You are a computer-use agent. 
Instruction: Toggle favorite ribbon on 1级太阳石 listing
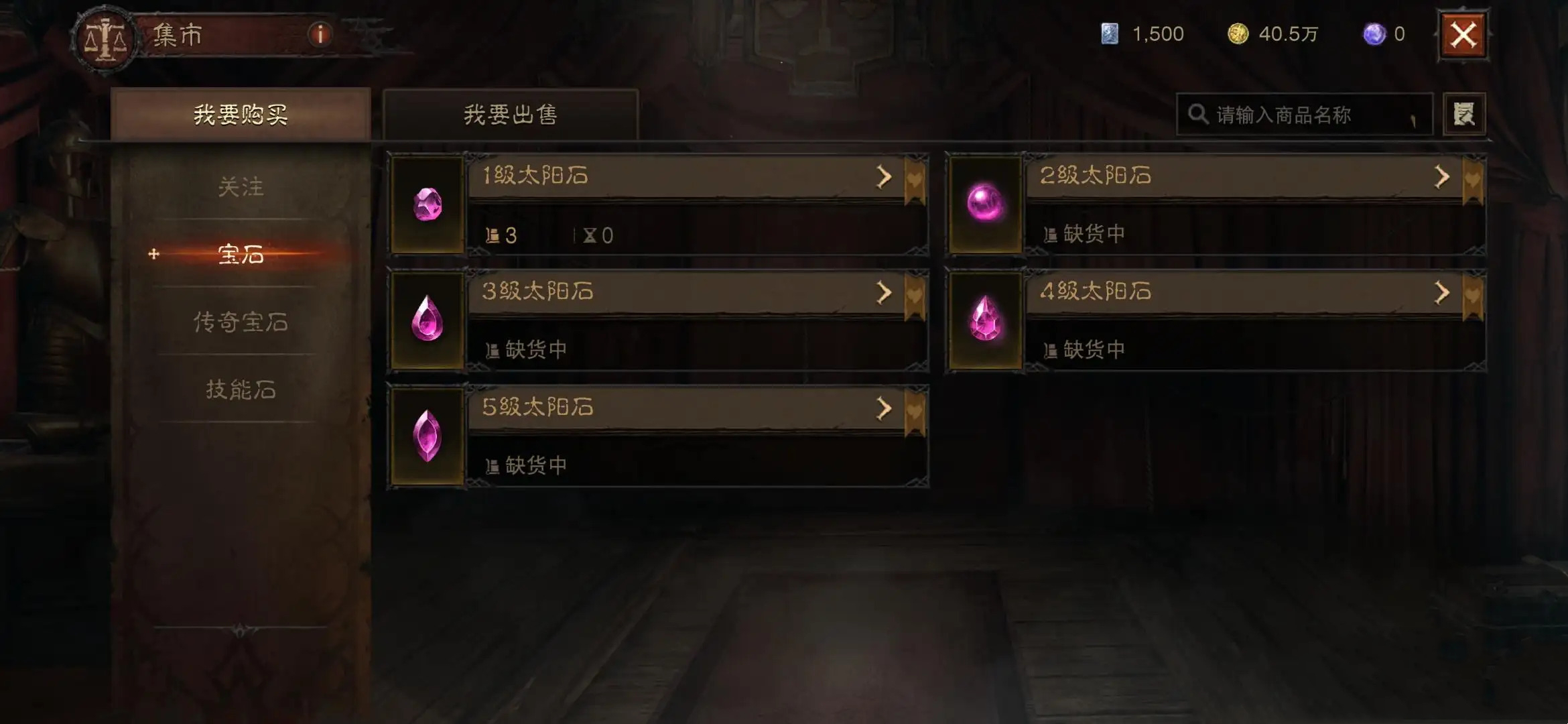(x=913, y=181)
